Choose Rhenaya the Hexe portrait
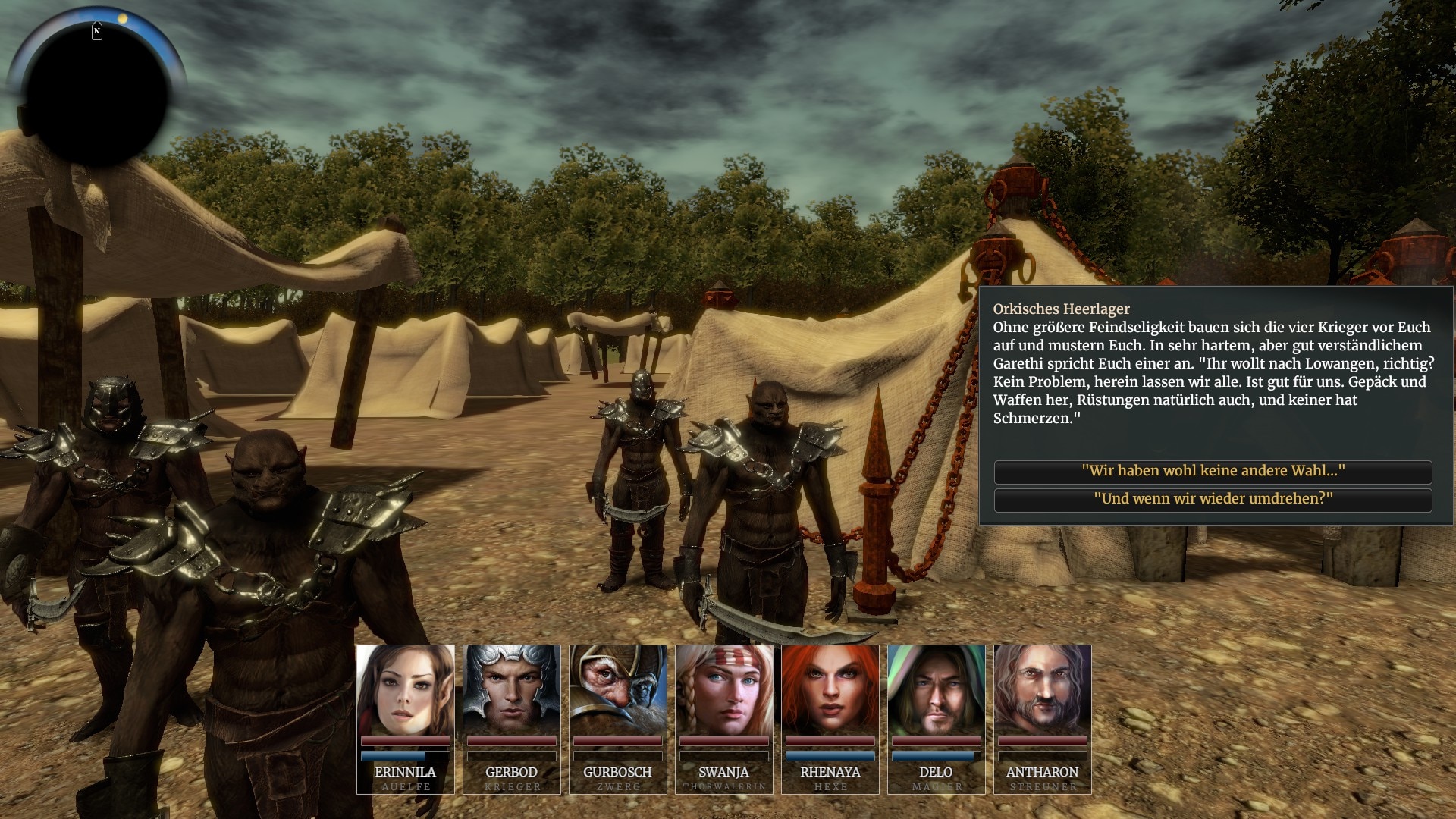This screenshot has width=1456, height=819. pyautogui.click(x=830, y=690)
